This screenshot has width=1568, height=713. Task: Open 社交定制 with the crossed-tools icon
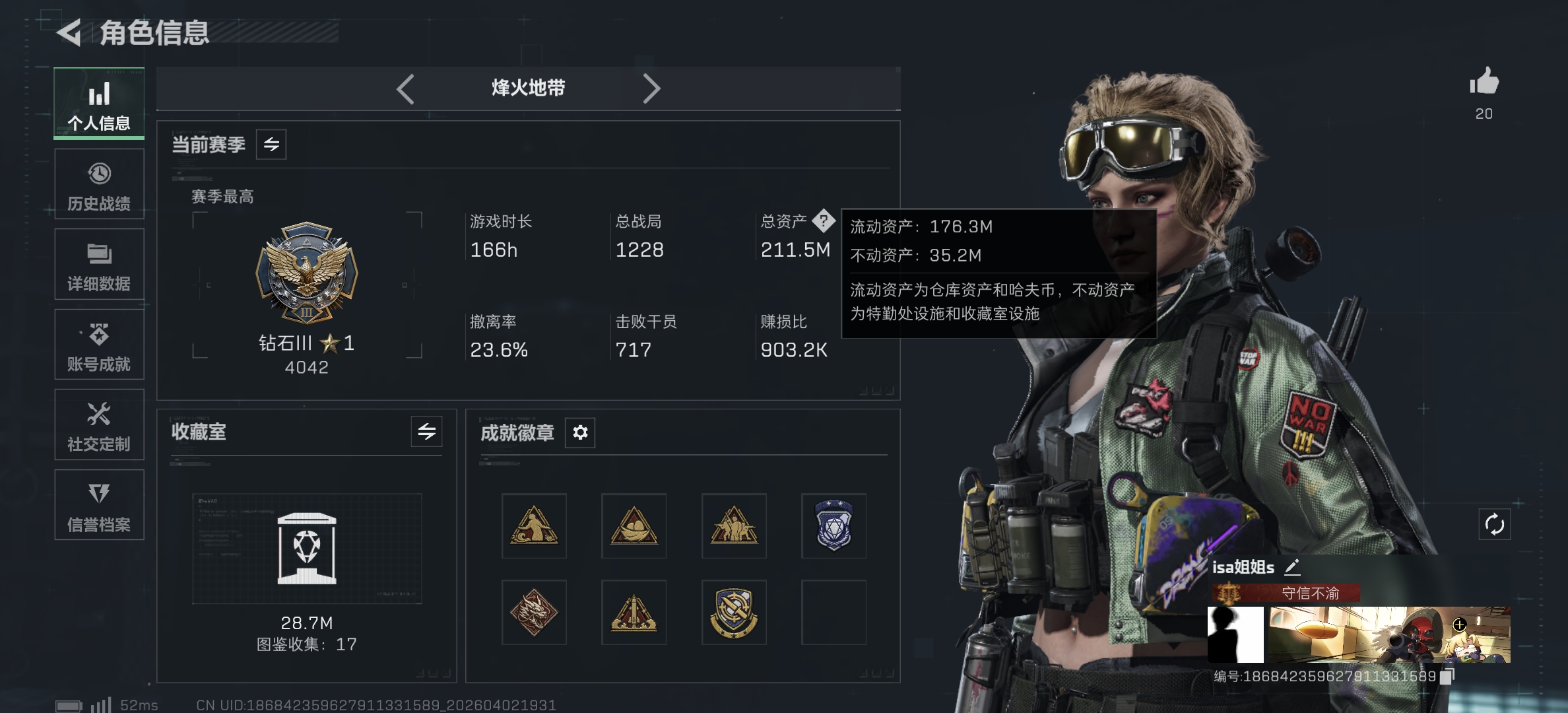(x=98, y=426)
